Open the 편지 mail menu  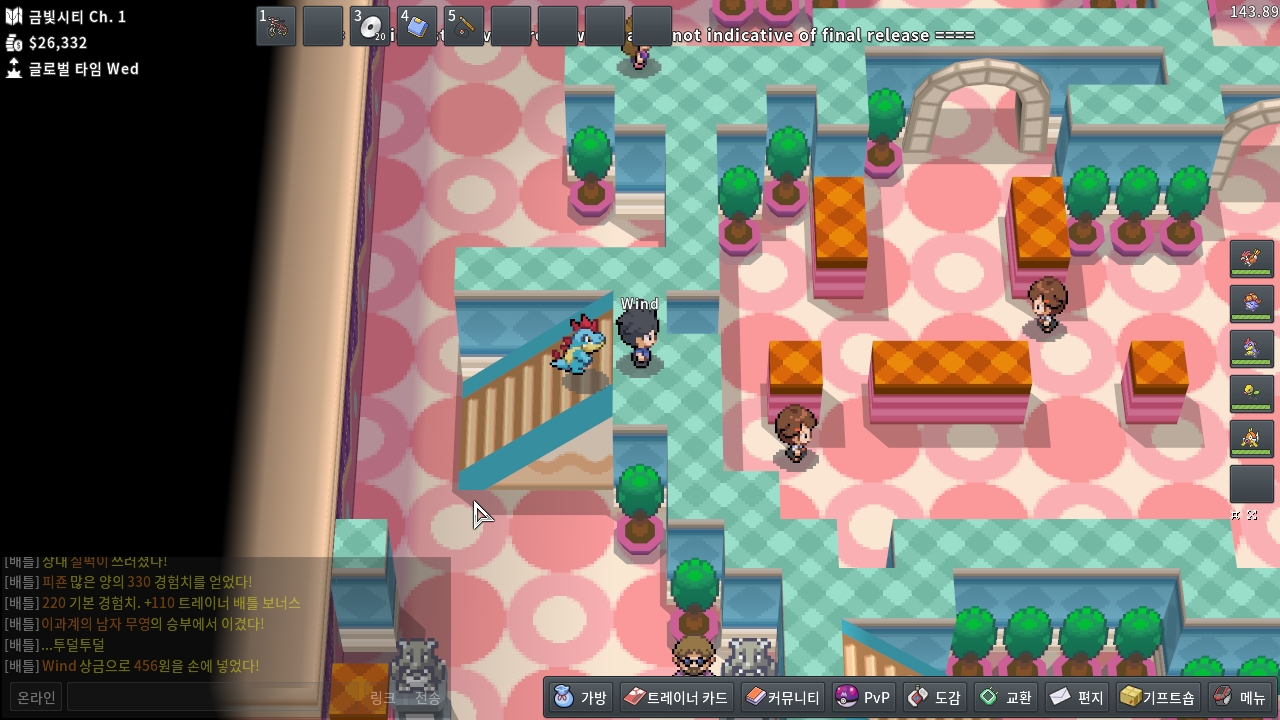[x=1076, y=697]
